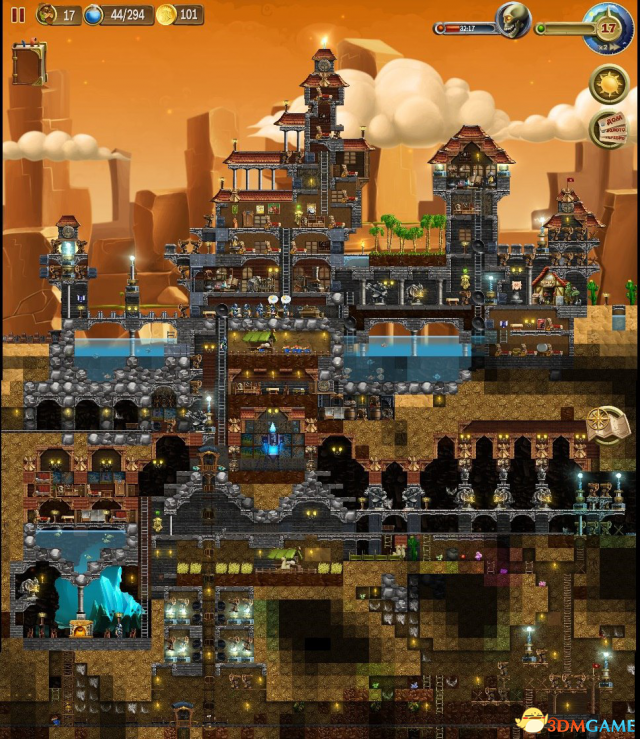Click the skull monster wave icon
This screenshot has width=640, height=739.
click(514, 21)
